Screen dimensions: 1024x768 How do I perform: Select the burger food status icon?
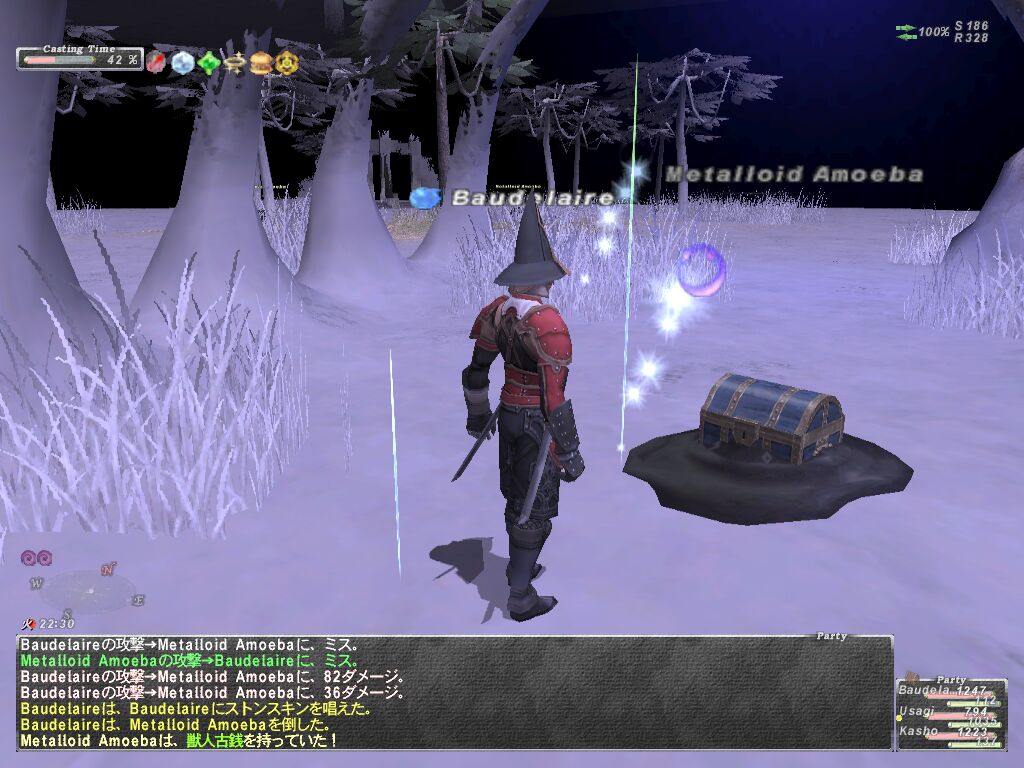(x=261, y=63)
